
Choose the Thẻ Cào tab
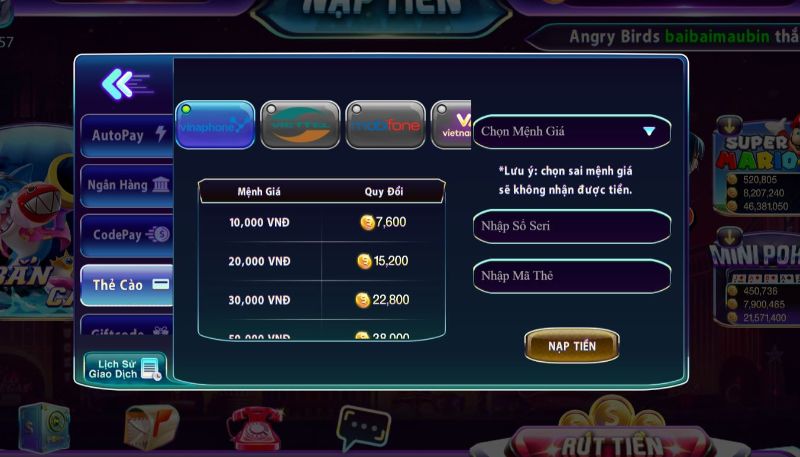[127, 285]
